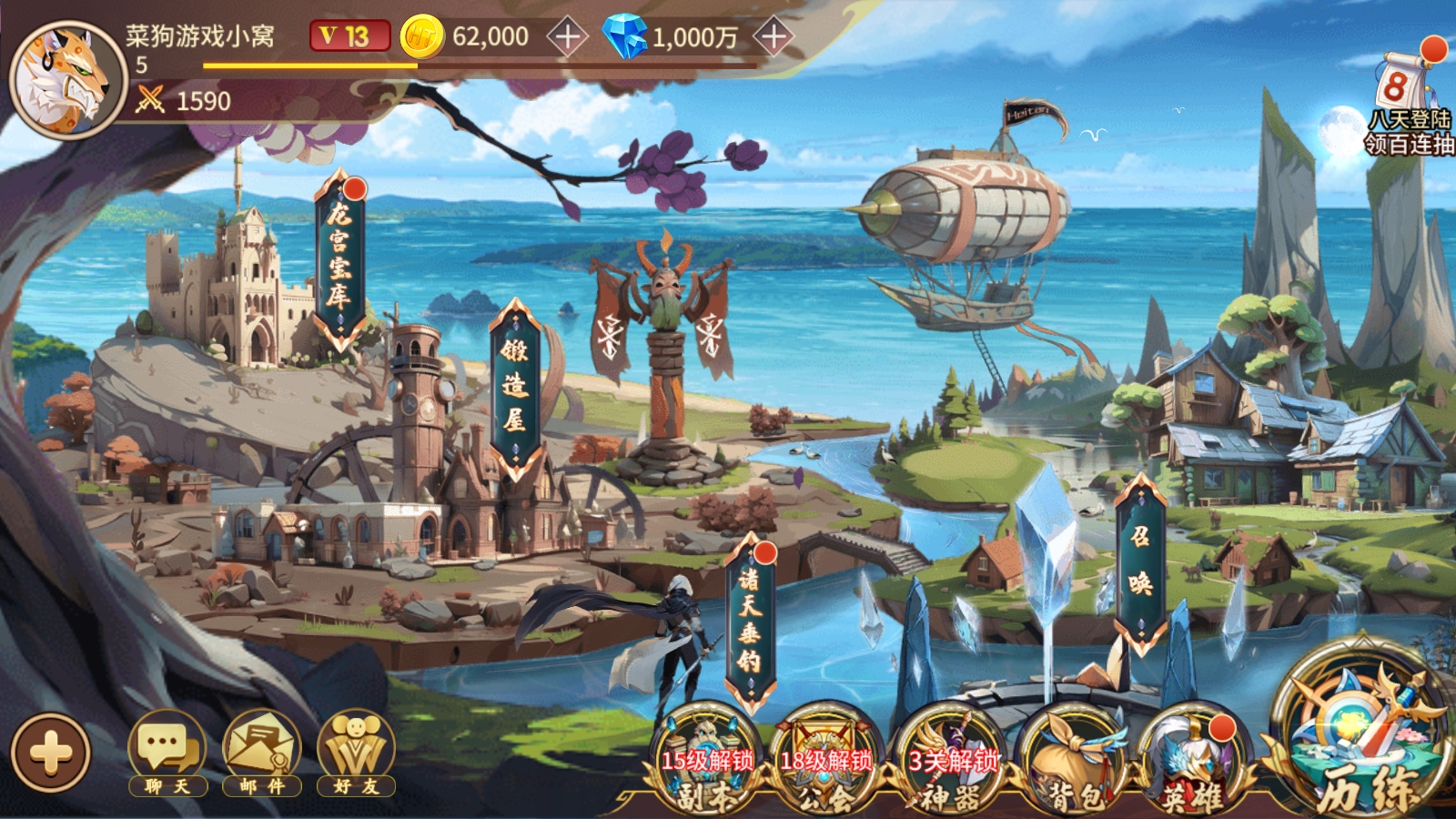1456x819 pixels.
Task: Add more blue diamonds
Action: coord(773,37)
